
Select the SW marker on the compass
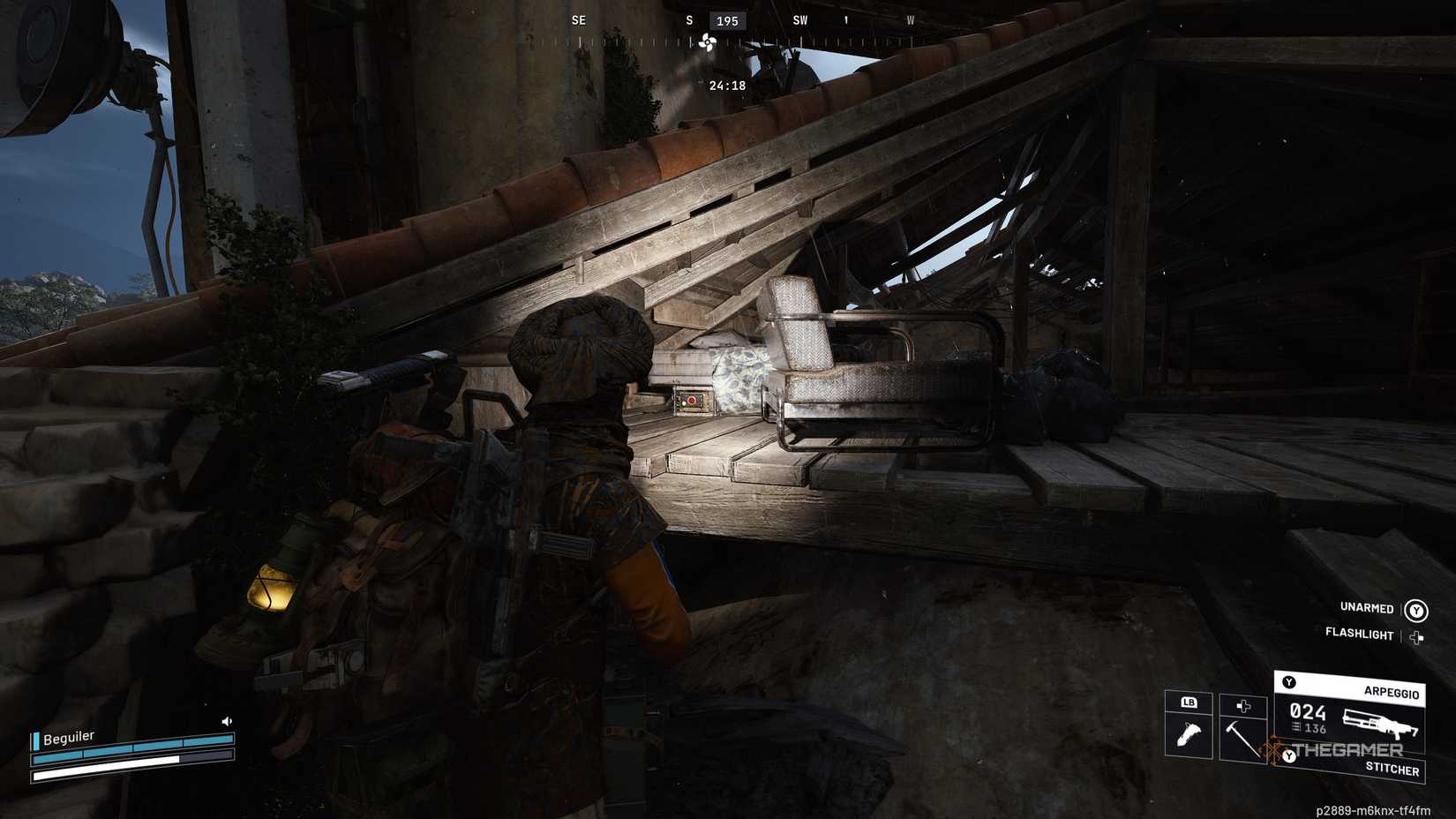click(799, 20)
